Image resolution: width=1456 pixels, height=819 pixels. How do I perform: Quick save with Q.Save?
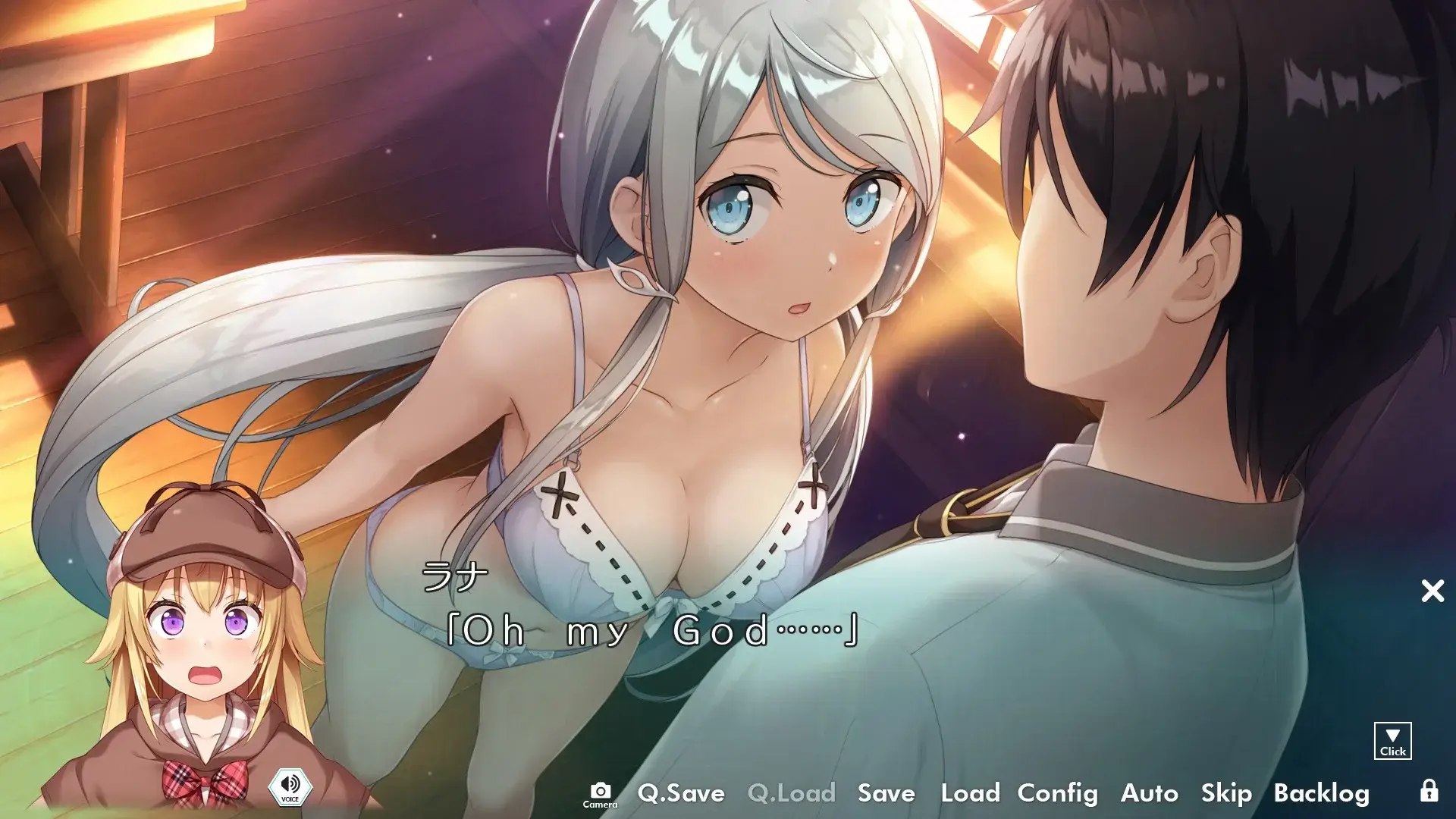tap(681, 793)
